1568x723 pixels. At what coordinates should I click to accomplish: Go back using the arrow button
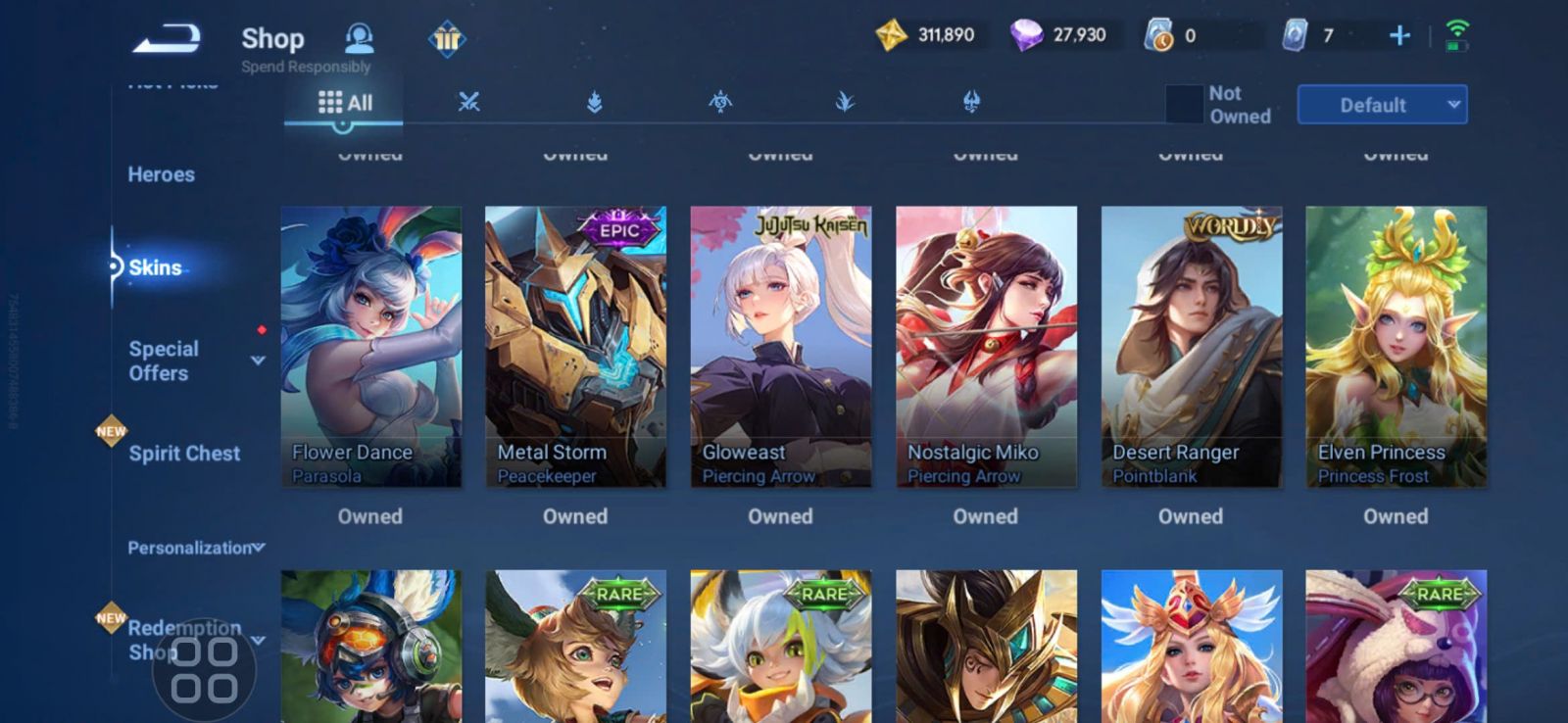point(167,39)
